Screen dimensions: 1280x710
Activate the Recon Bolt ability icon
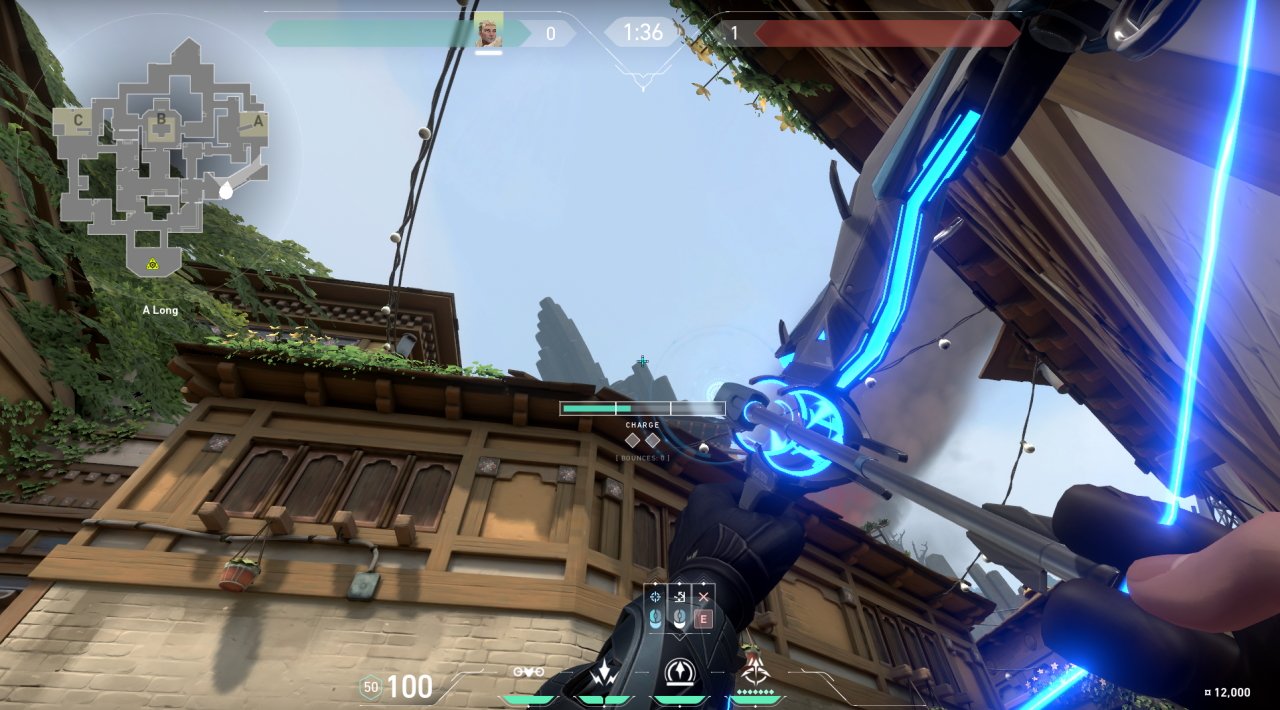coord(680,674)
